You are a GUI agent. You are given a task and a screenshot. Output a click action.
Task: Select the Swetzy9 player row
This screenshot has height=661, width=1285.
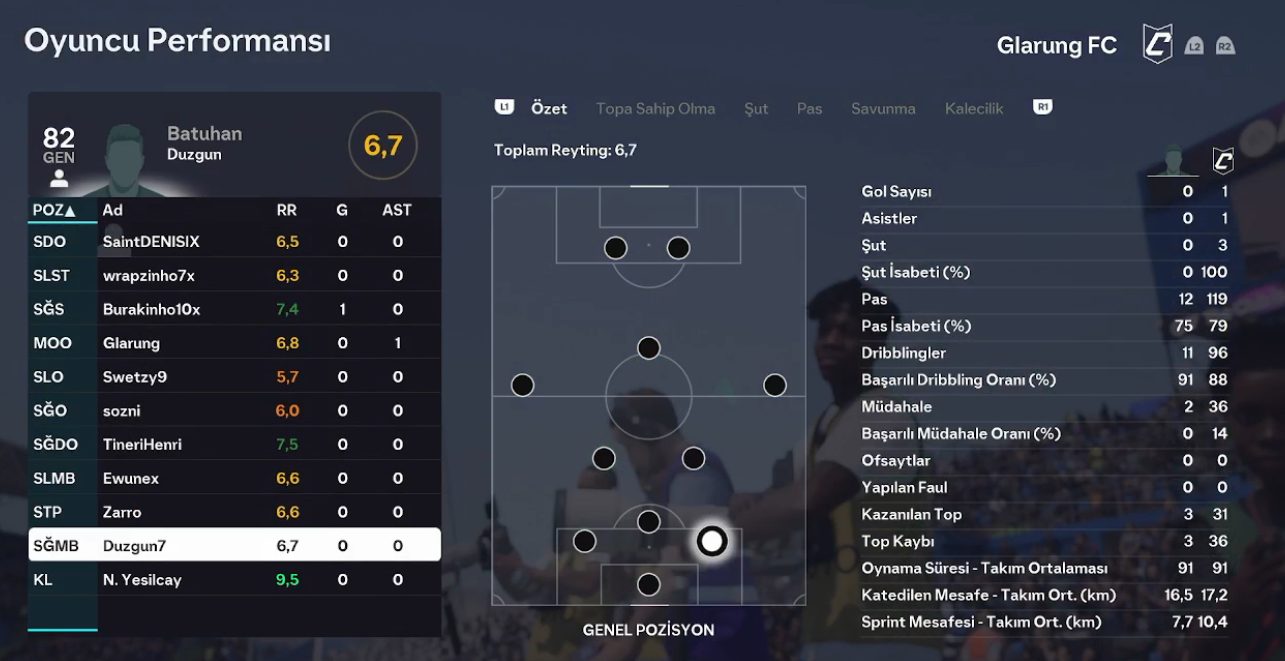pyautogui.click(x=135, y=377)
